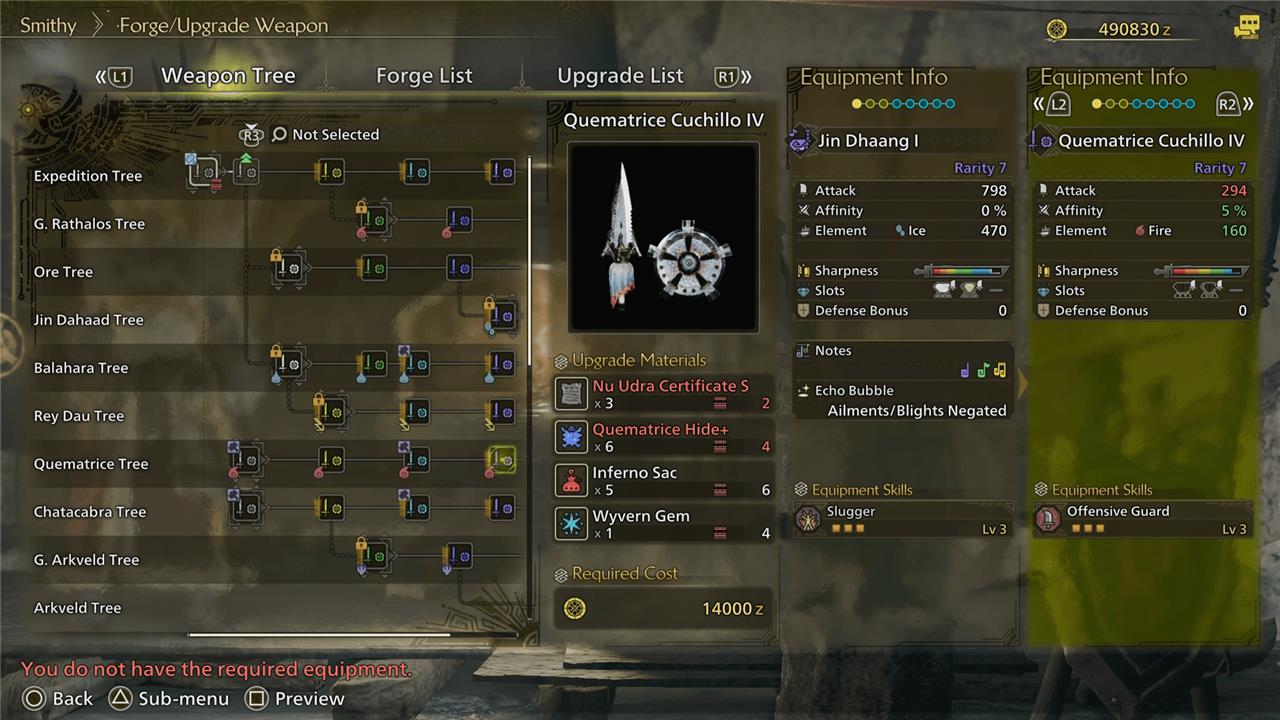Select the Rey Dau Tree row label
This screenshot has height=720, width=1280.
79,416
